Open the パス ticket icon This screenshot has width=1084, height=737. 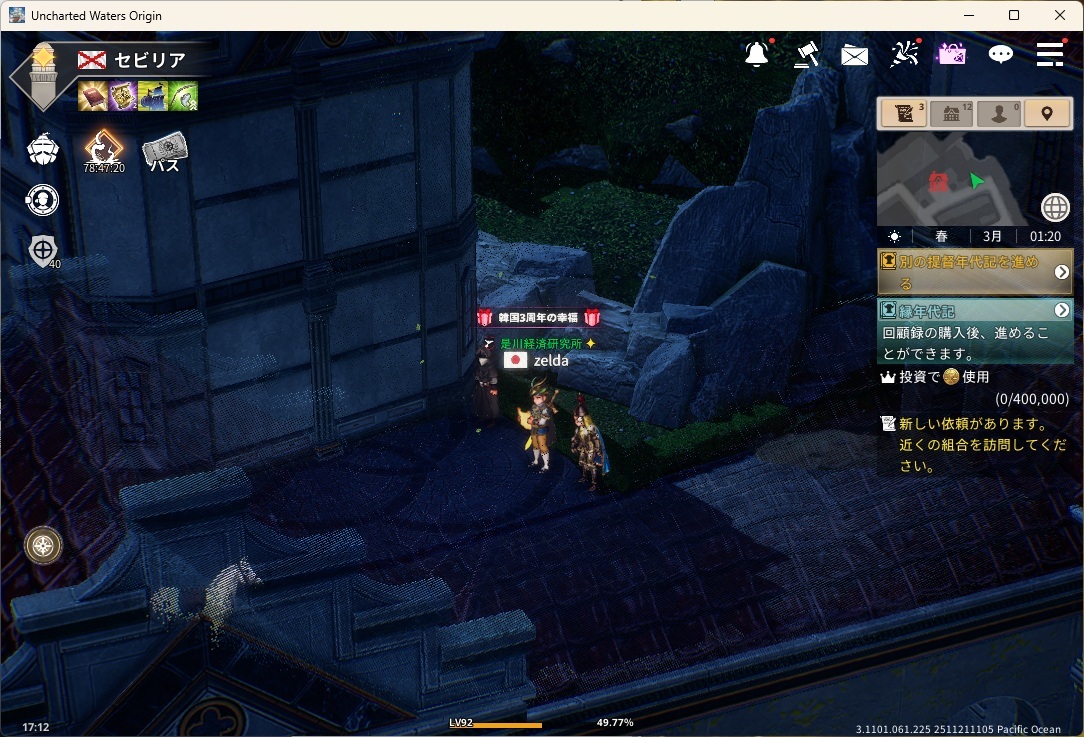(x=164, y=153)
